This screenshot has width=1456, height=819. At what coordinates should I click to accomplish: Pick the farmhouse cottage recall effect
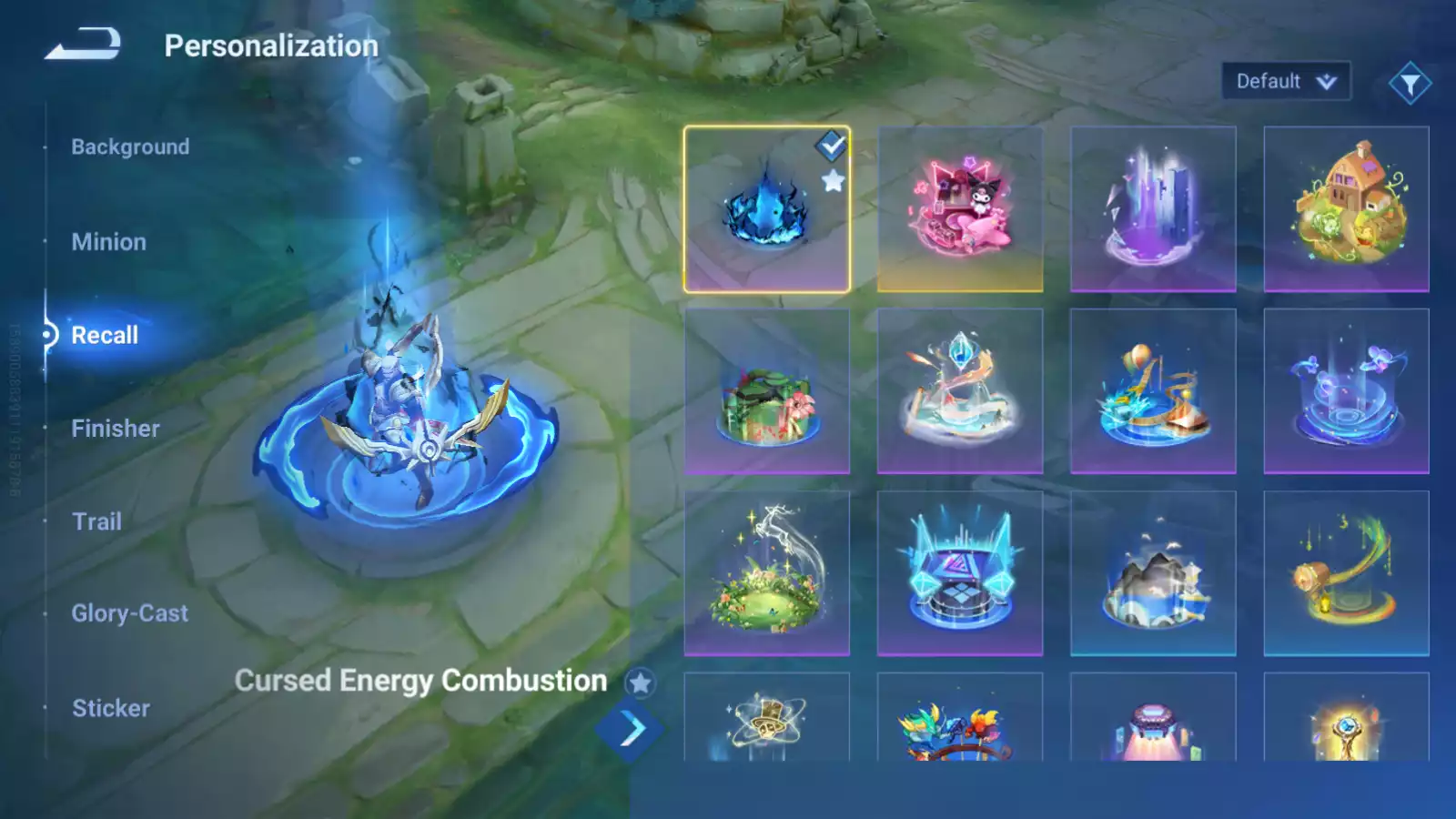pos(1346,210)
